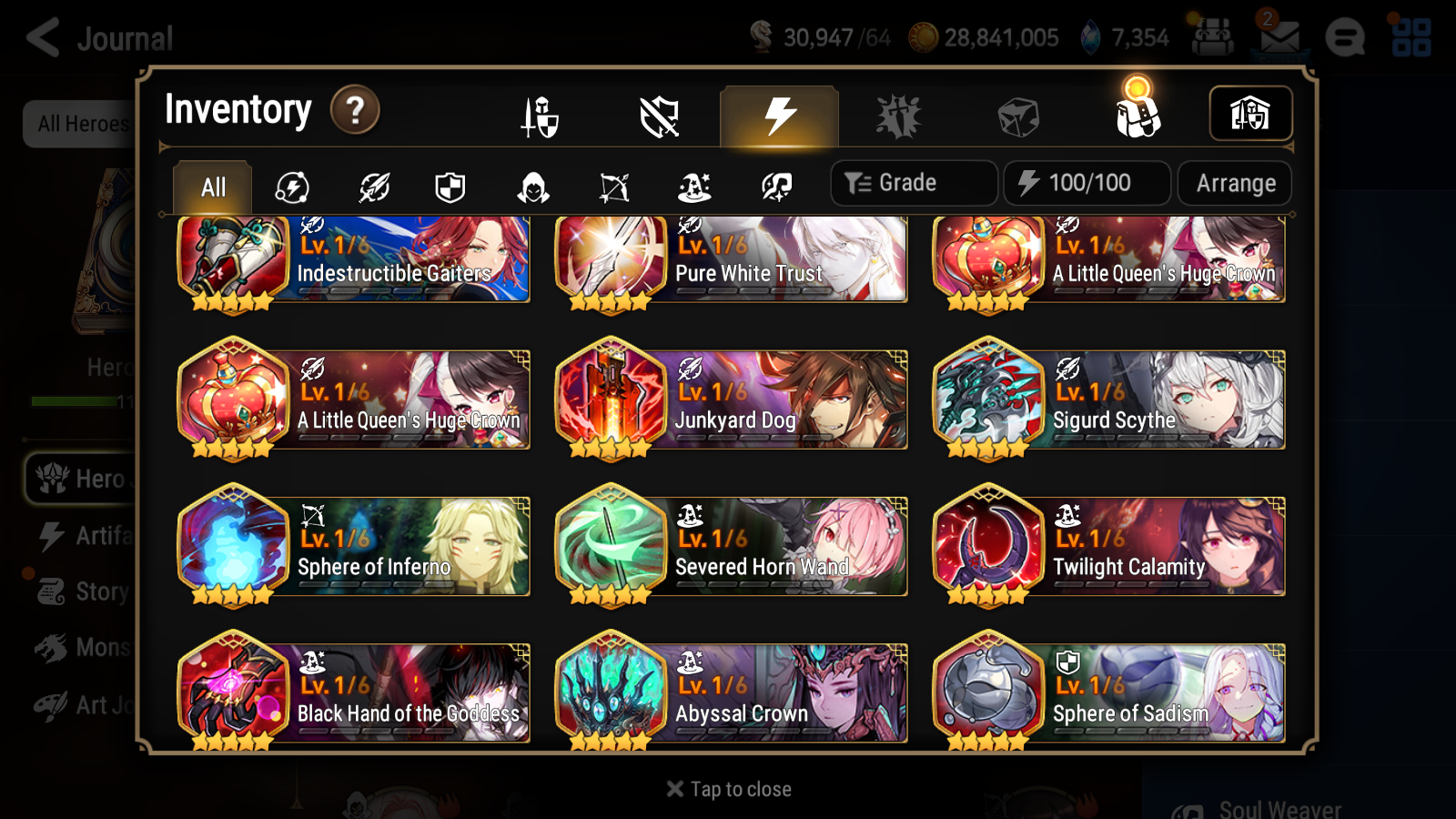
Task: Select the Sigurd Scythe artifact thumbnail
Action: (989, 399)
